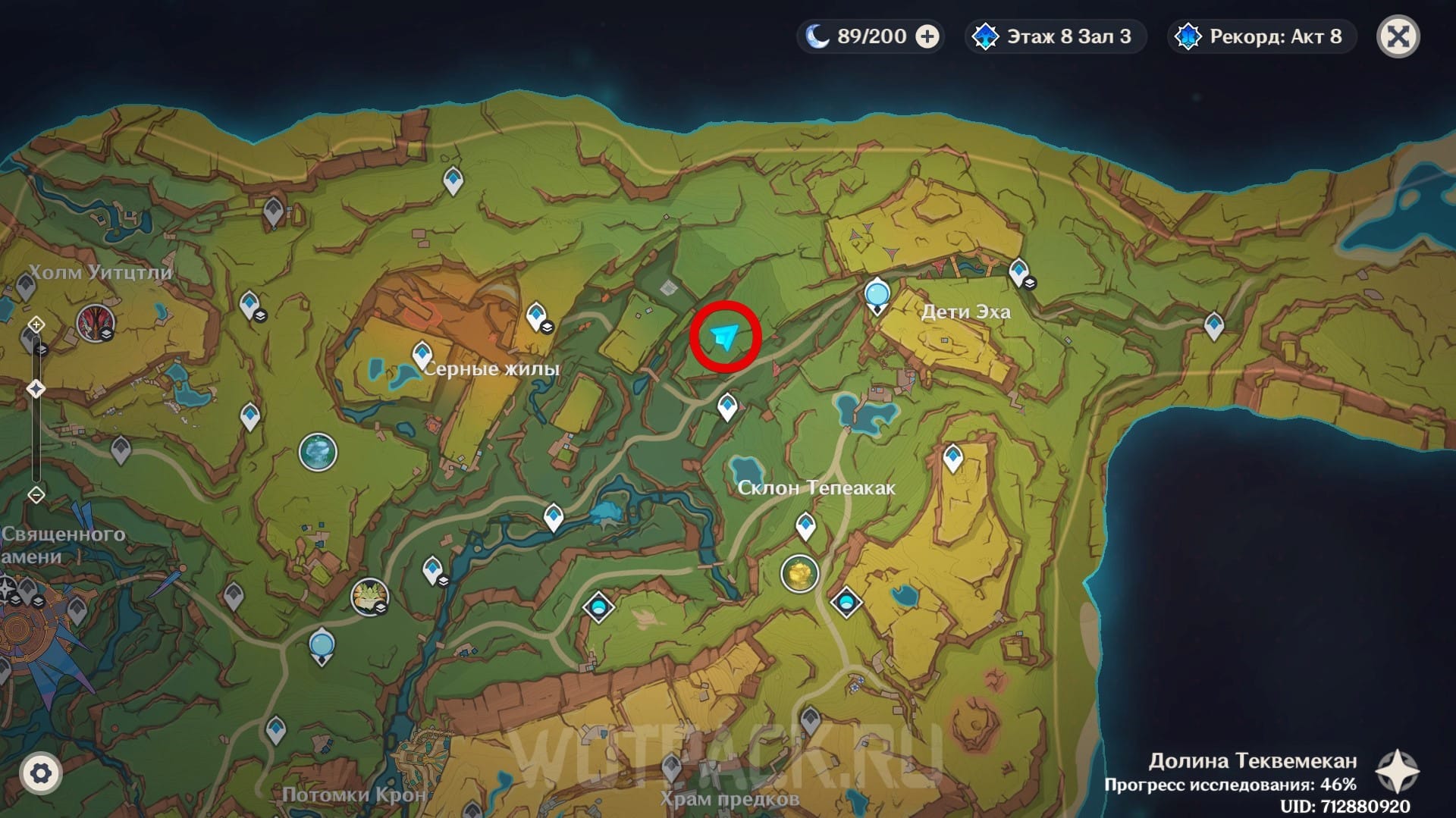The image size is (1456, 818).
Task: Open region selector beside Долина Теквемекан
Action: 1397,772
